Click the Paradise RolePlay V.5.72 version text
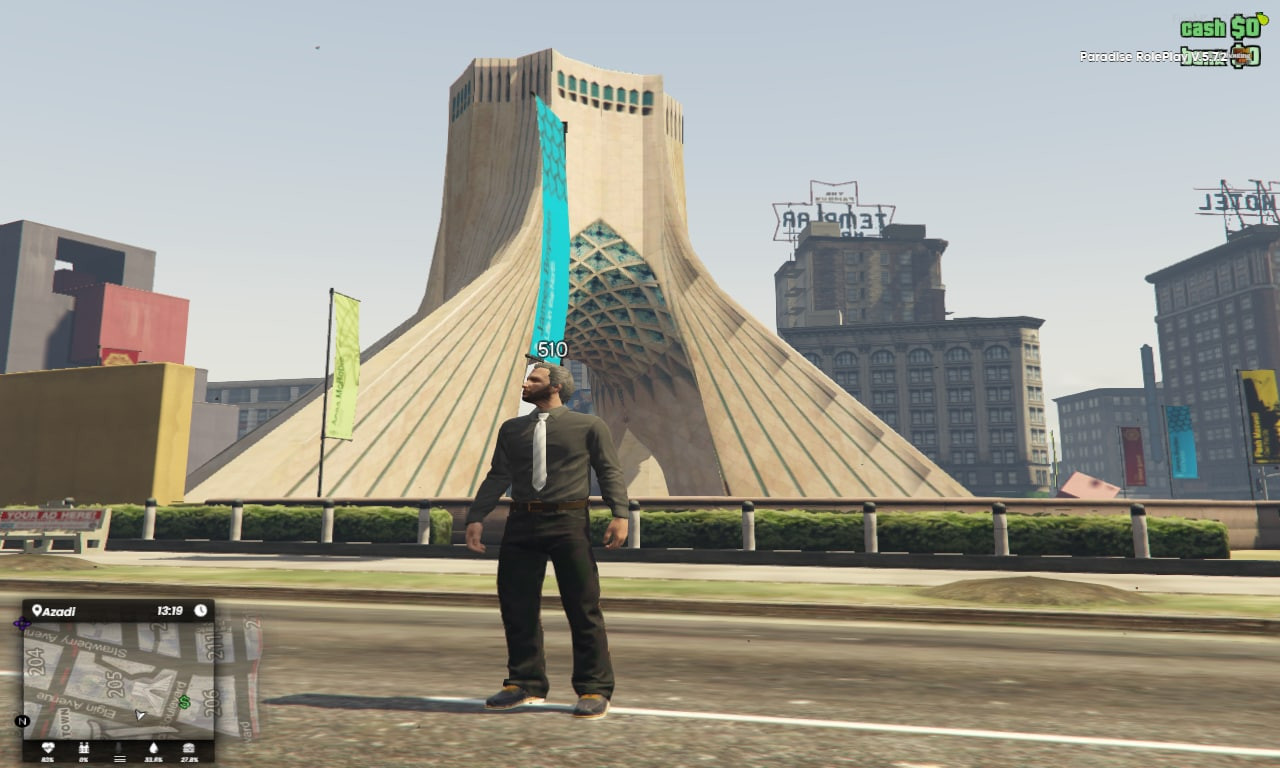Screen dimensions: 1280x768 point(1152,55)
